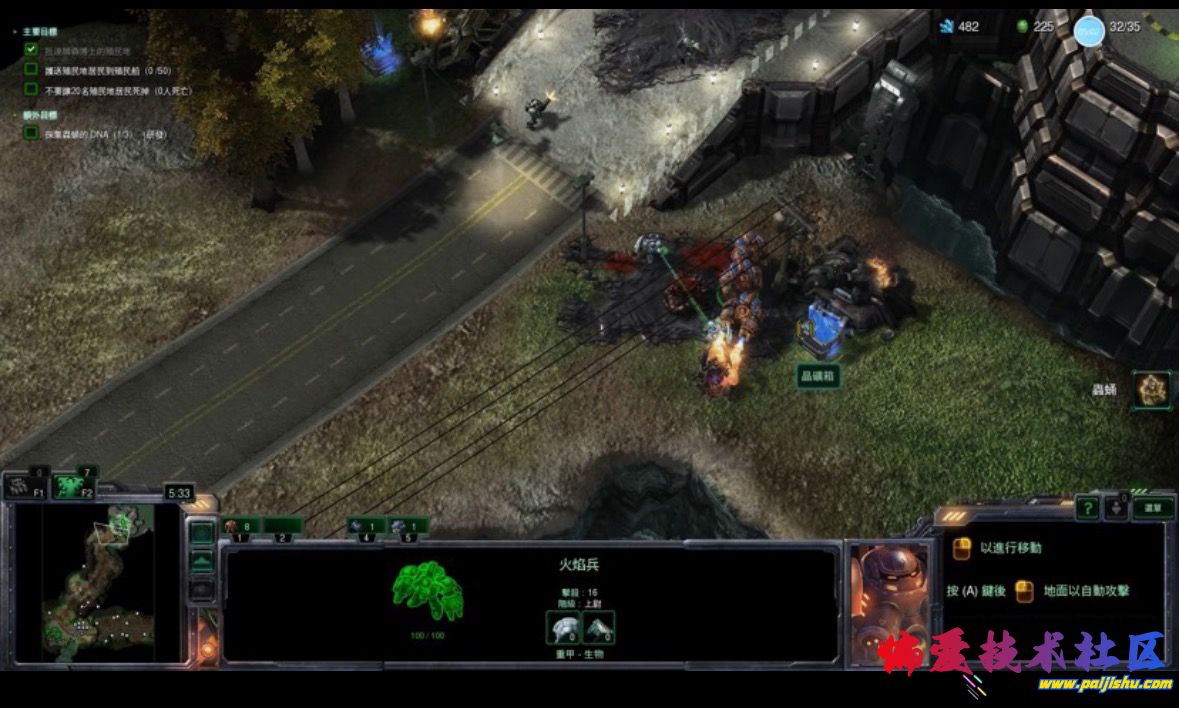Open the help question mark button

click(x=1087, y=508)
